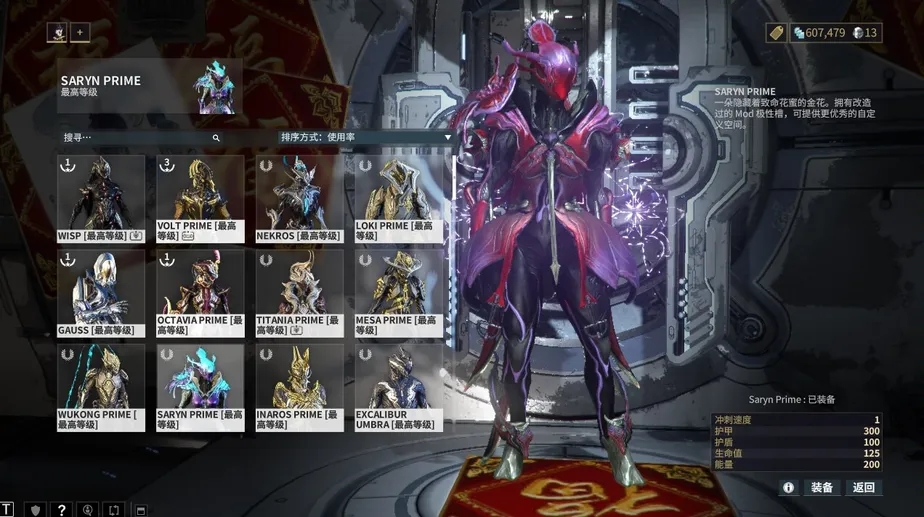Pick the Titania Prime tile
Screen dimensions: 924x517
[x=299, y=292]
